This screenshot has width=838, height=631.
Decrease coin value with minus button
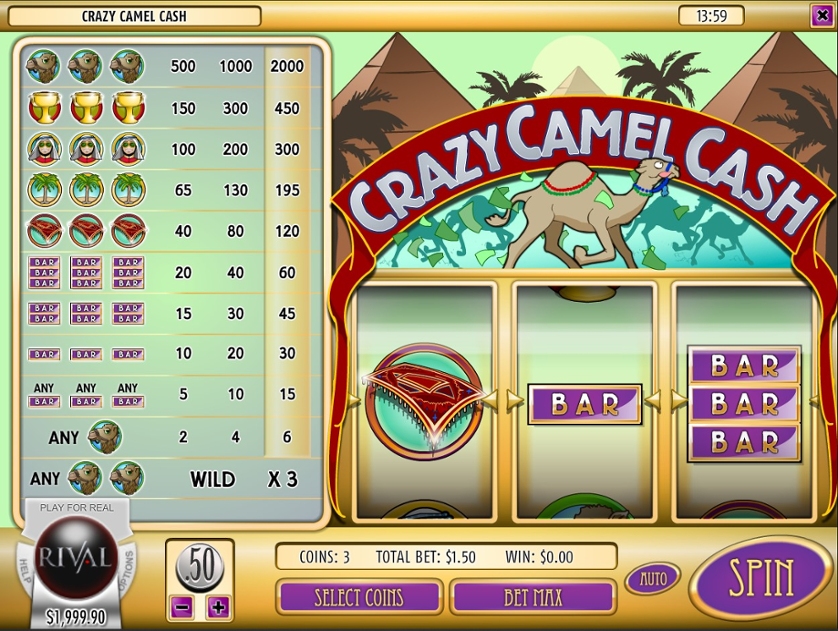182,606
